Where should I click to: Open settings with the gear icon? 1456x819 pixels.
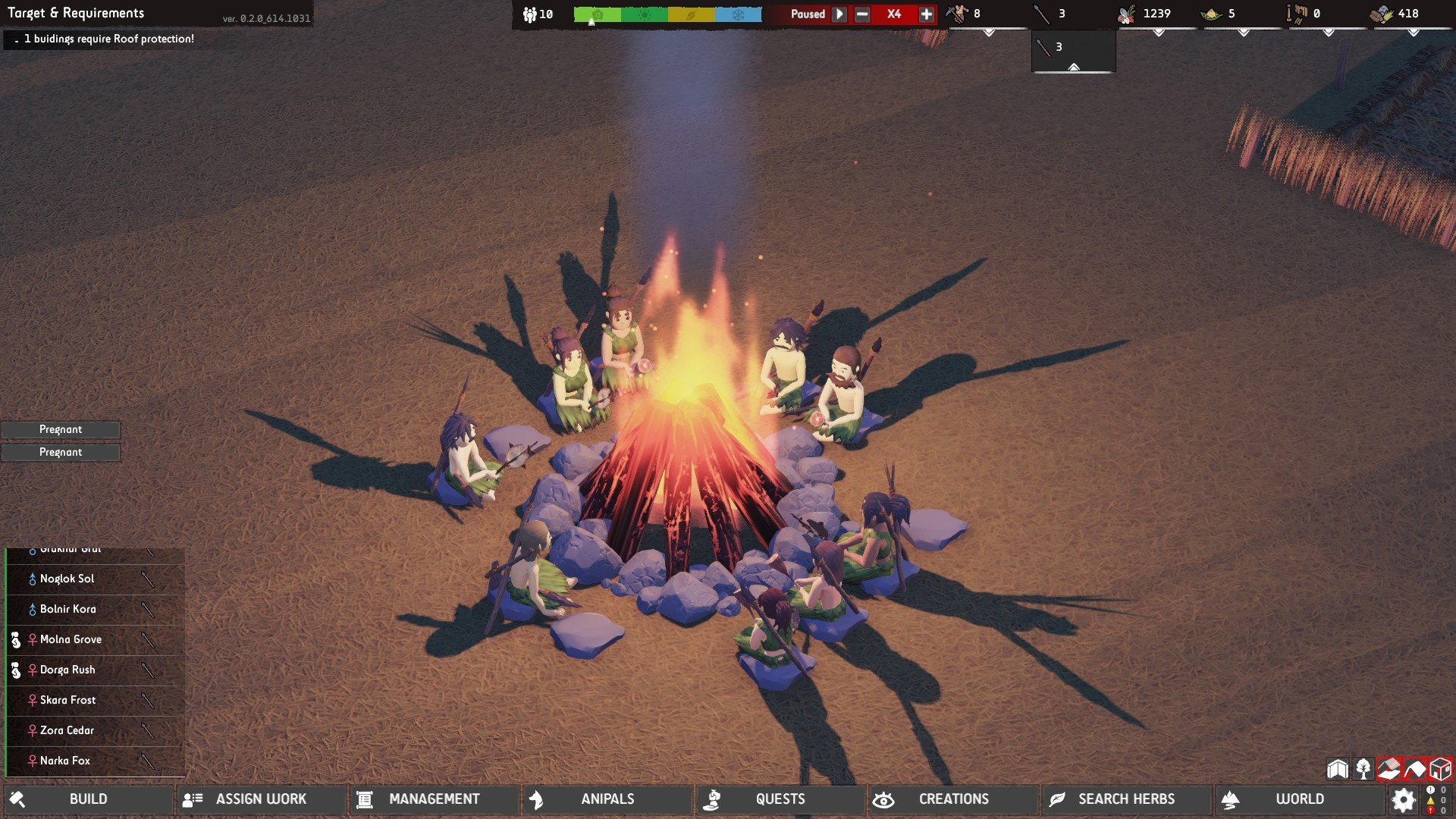point(1404,799)
